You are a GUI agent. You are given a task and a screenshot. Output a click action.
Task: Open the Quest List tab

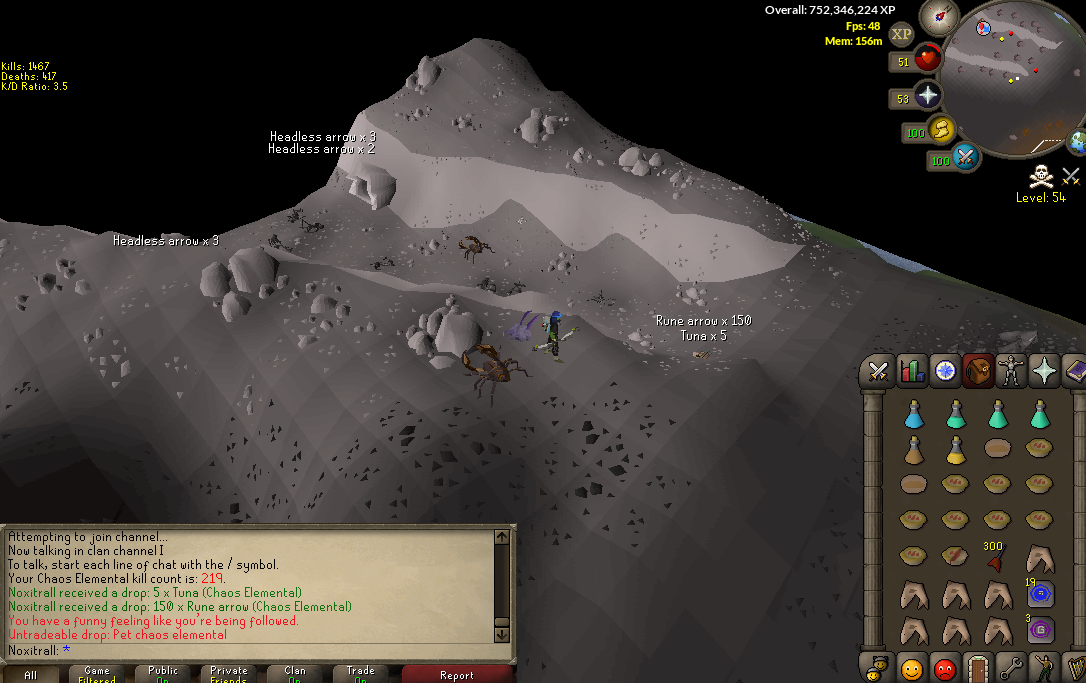(944, 372)
